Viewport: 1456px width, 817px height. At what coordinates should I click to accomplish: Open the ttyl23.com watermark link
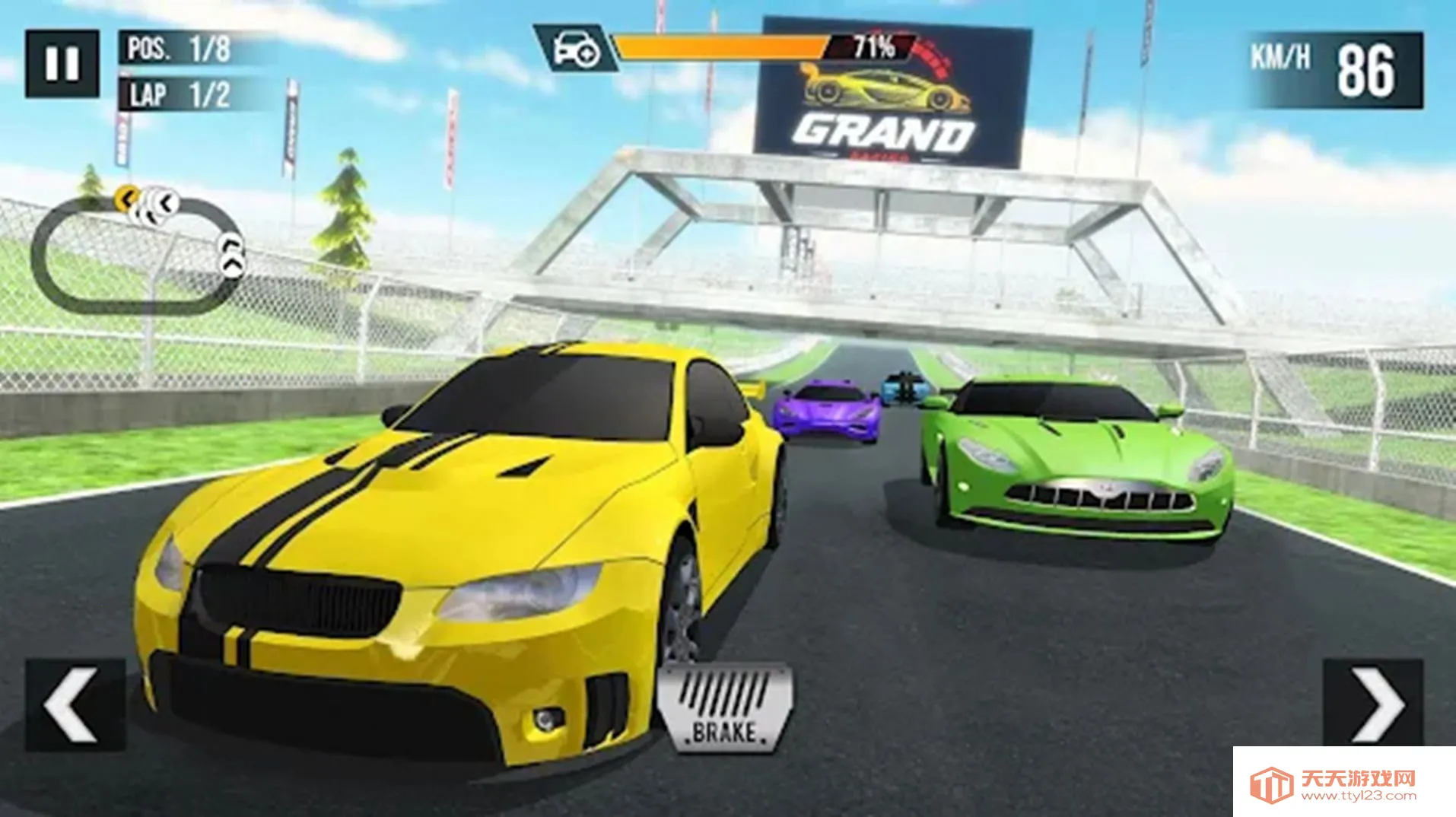pyautogui.click(x=1343, y=784)
